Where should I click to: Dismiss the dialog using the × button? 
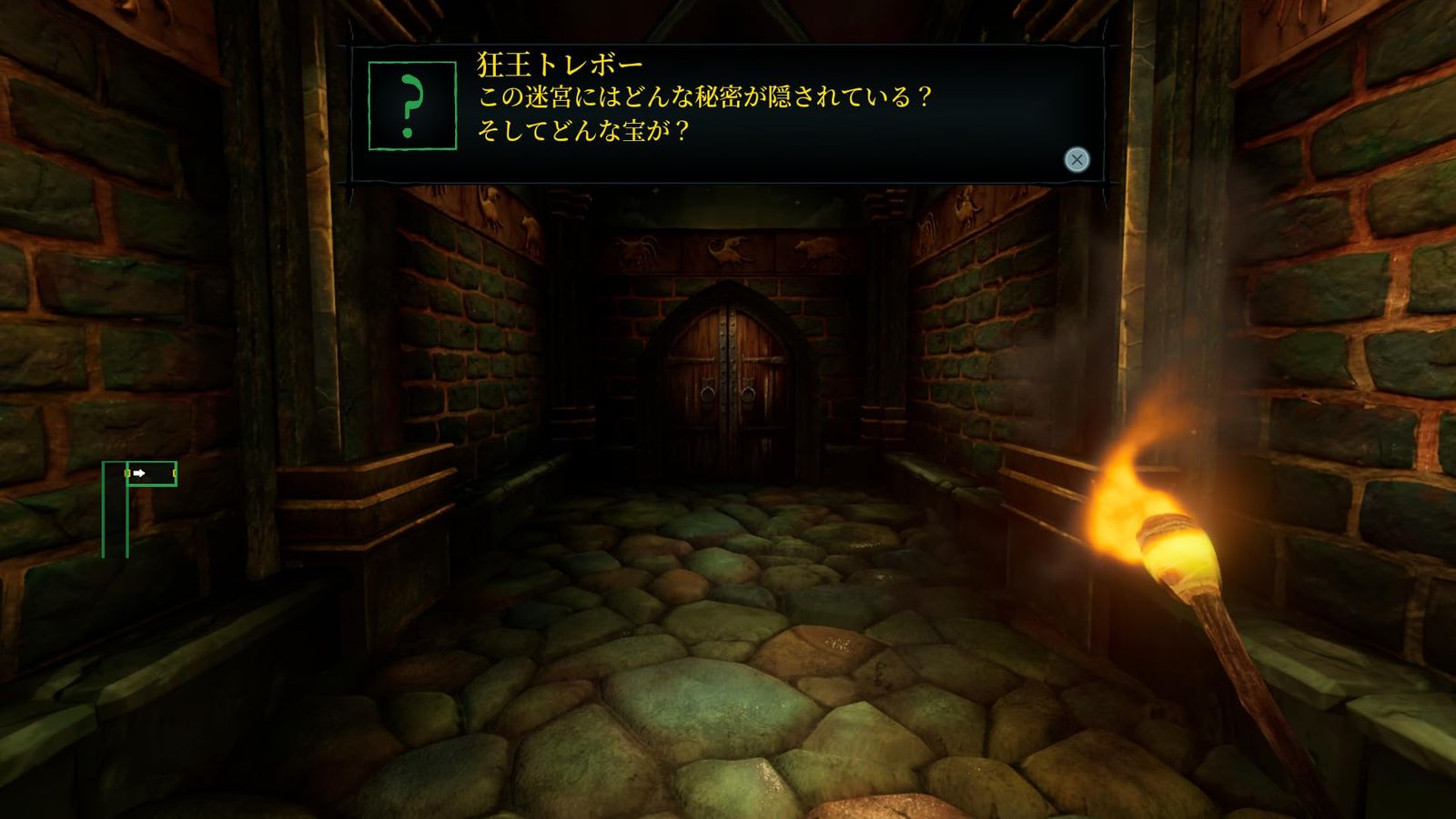coord(1077,159)
